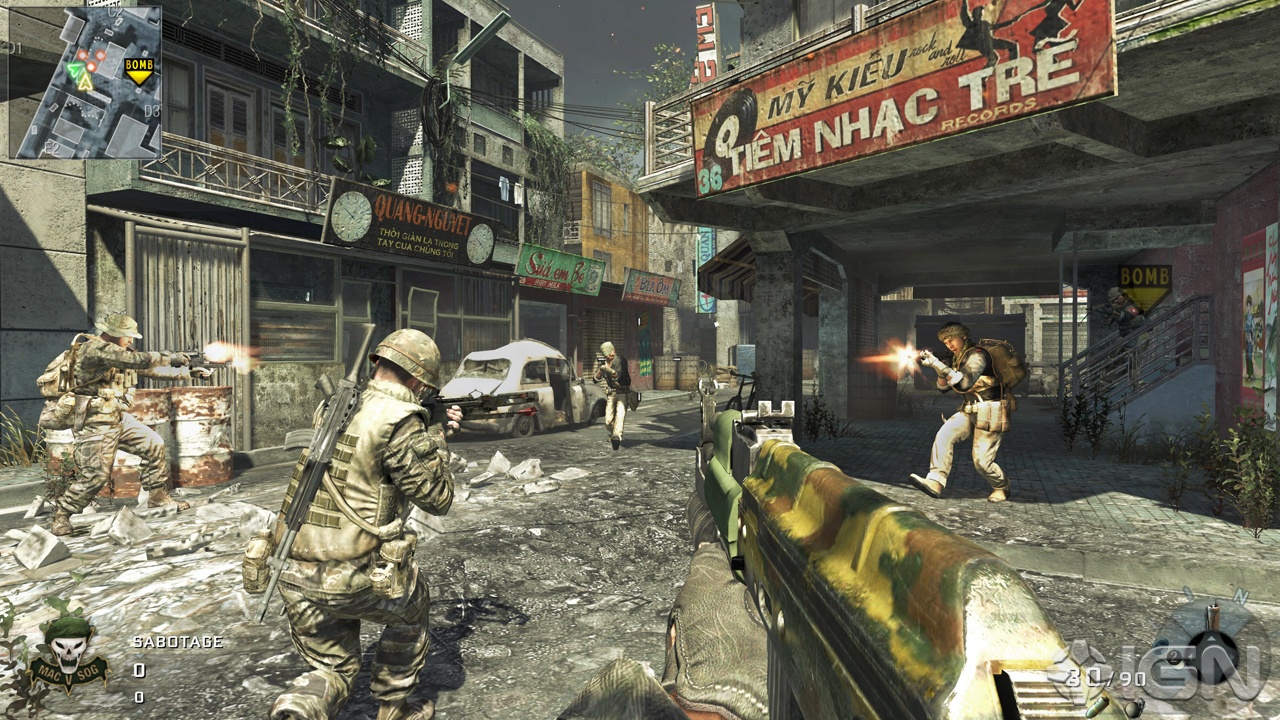Click the grenade count badge showing 2
The width and height of the screenshot is (1280, 720).
[1174, 656]
